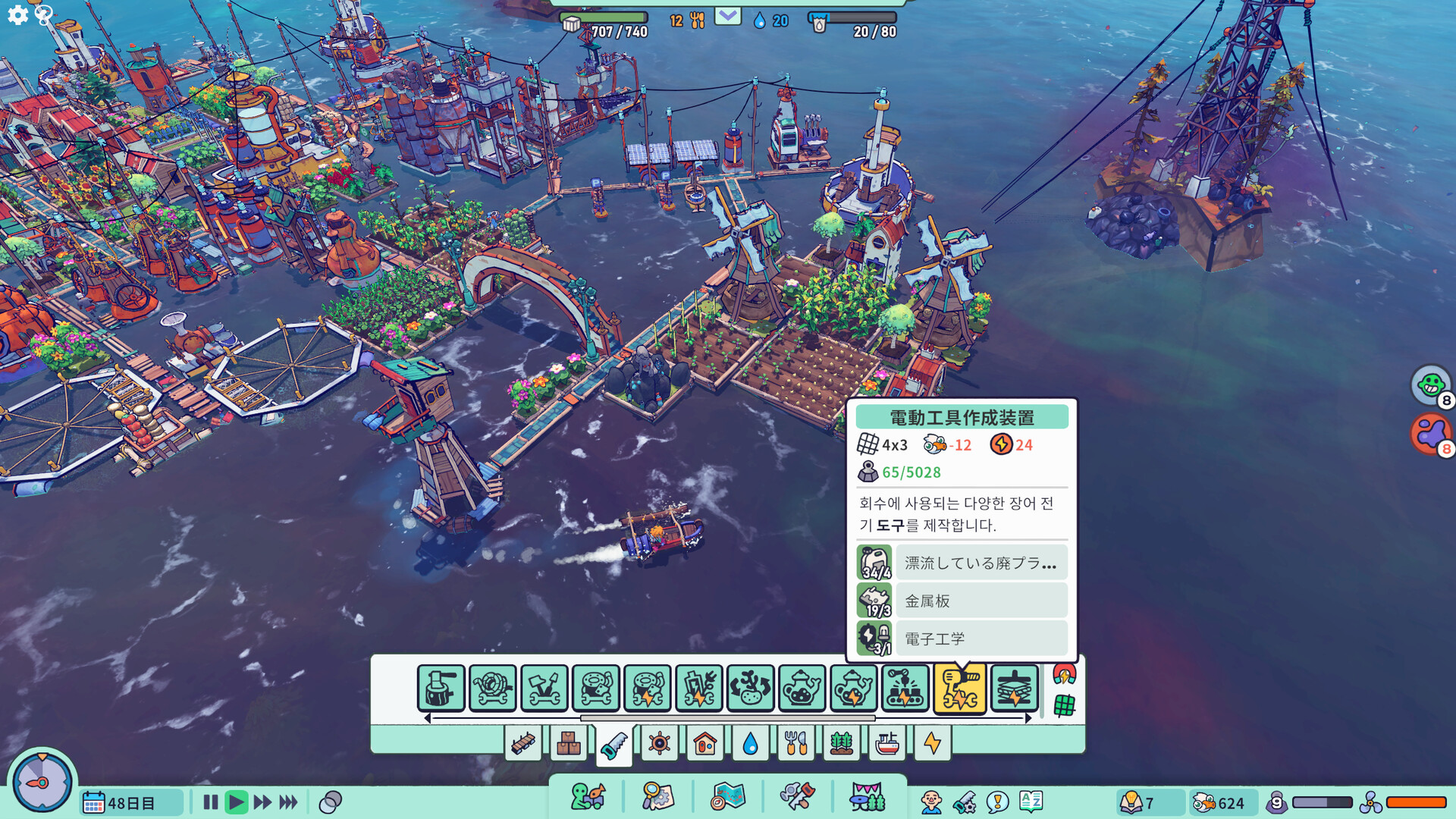Click the green creature alert badge
This screenshot has width=1456, height=819.
point(1430,384)
